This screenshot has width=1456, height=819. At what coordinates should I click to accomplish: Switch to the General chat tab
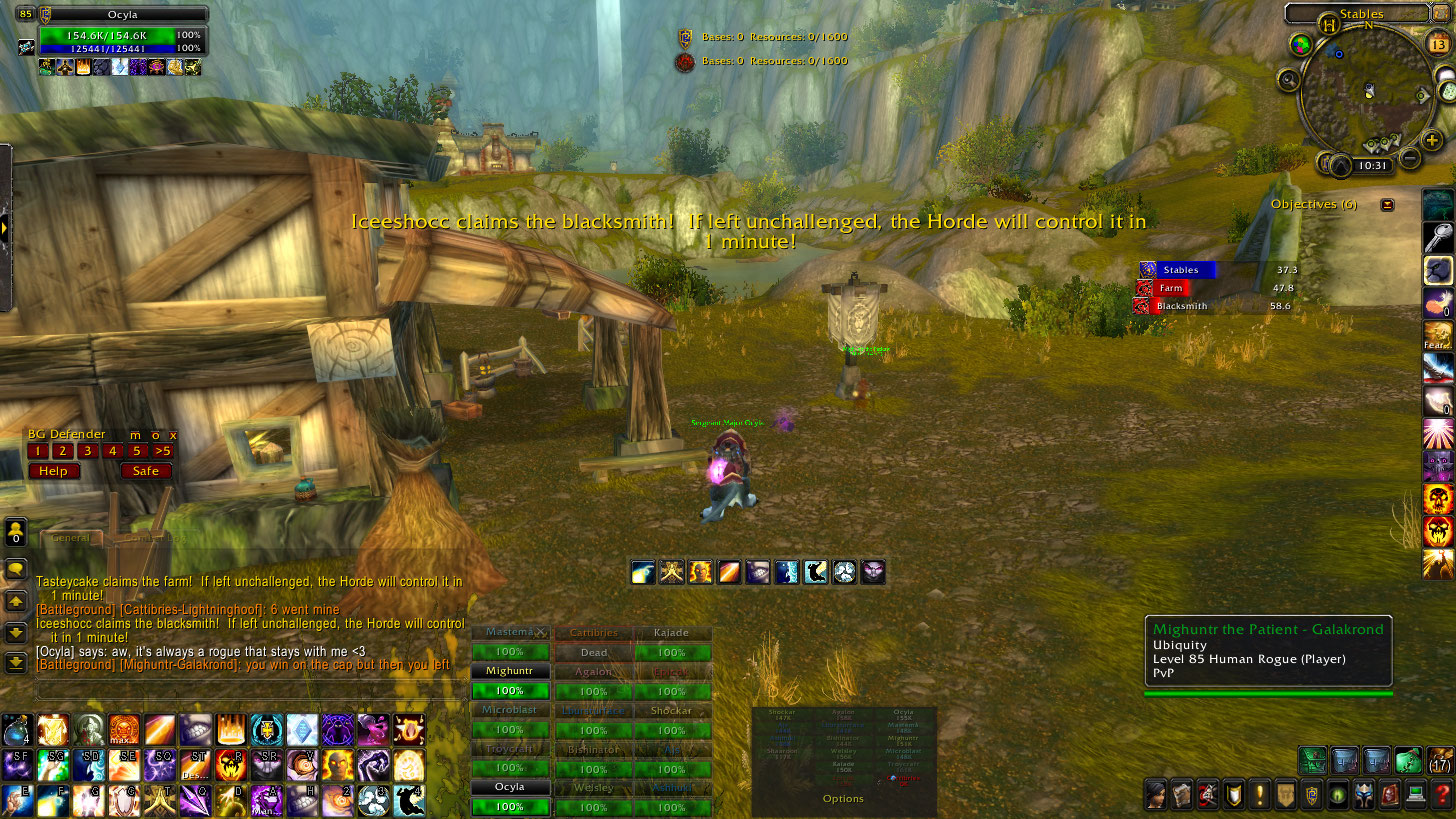[70, 538]
